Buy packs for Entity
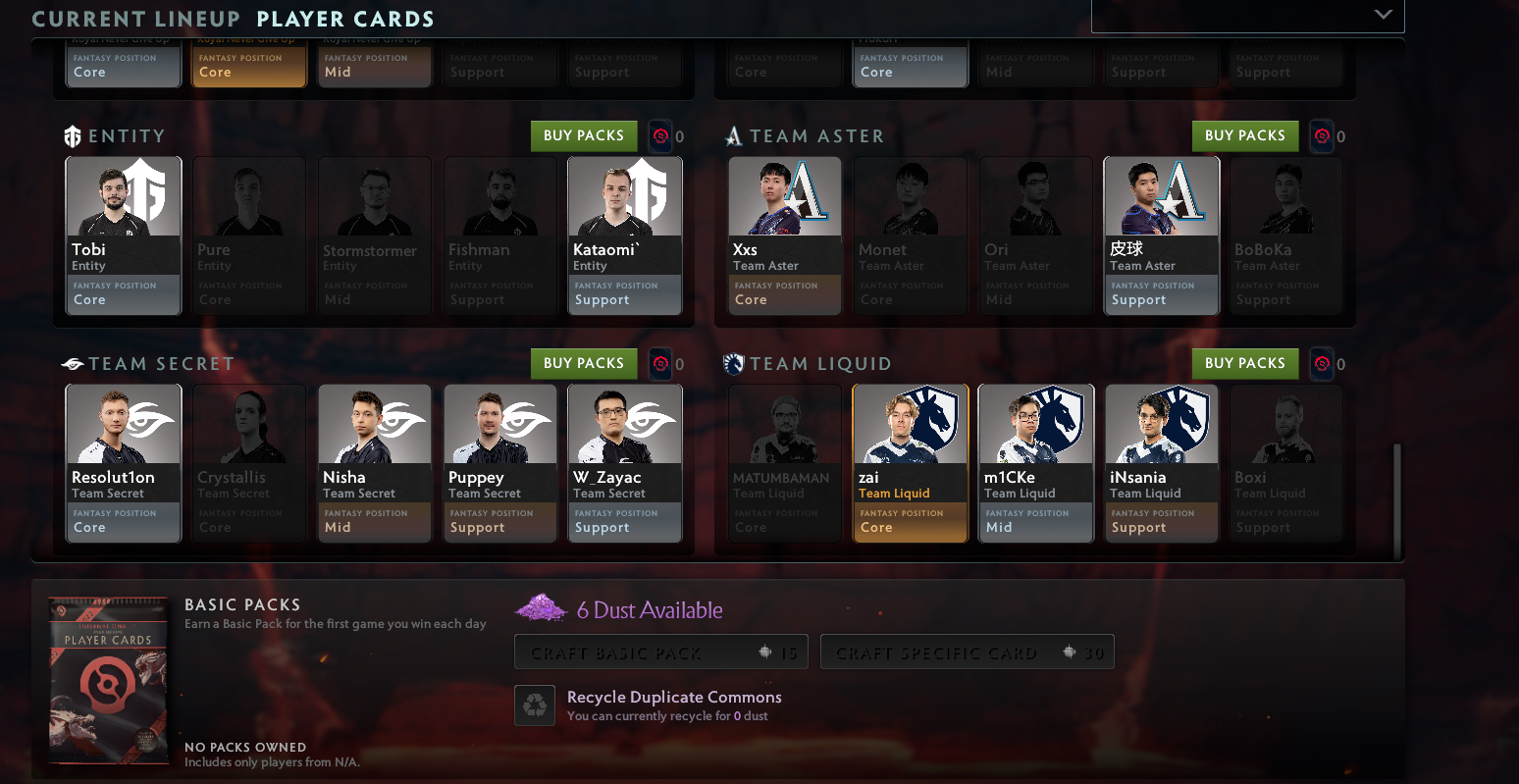1519x784 pixels. click(x=584, y=136)
